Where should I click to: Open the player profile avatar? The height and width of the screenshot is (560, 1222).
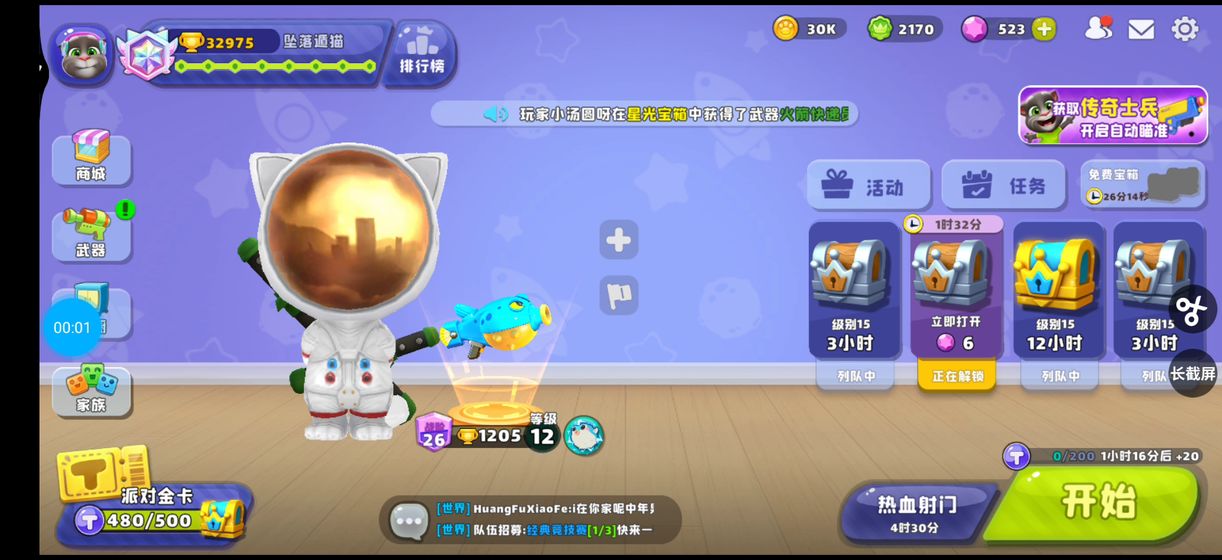82,55
